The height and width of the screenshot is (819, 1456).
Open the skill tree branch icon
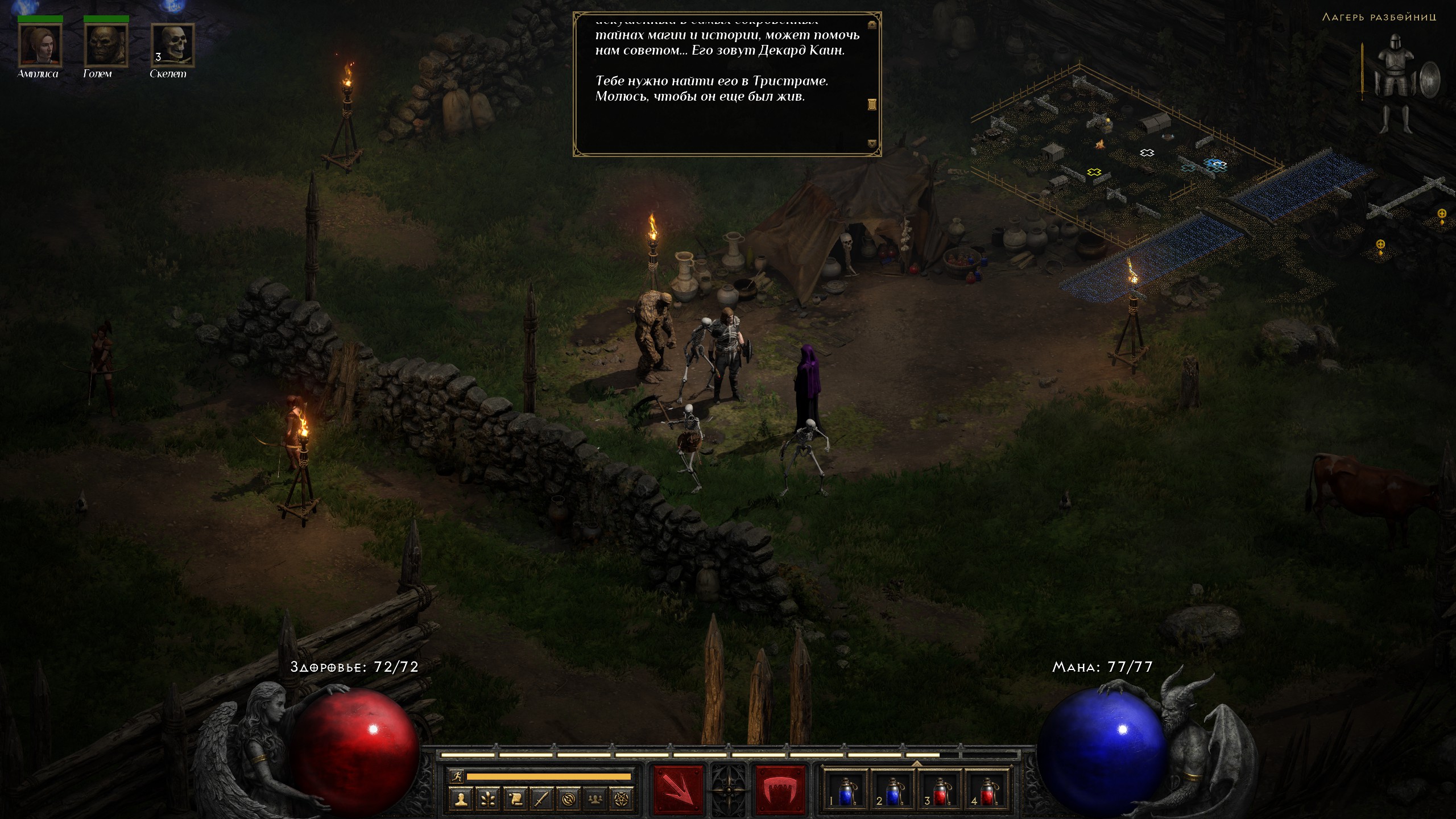[x=488, y=800]
